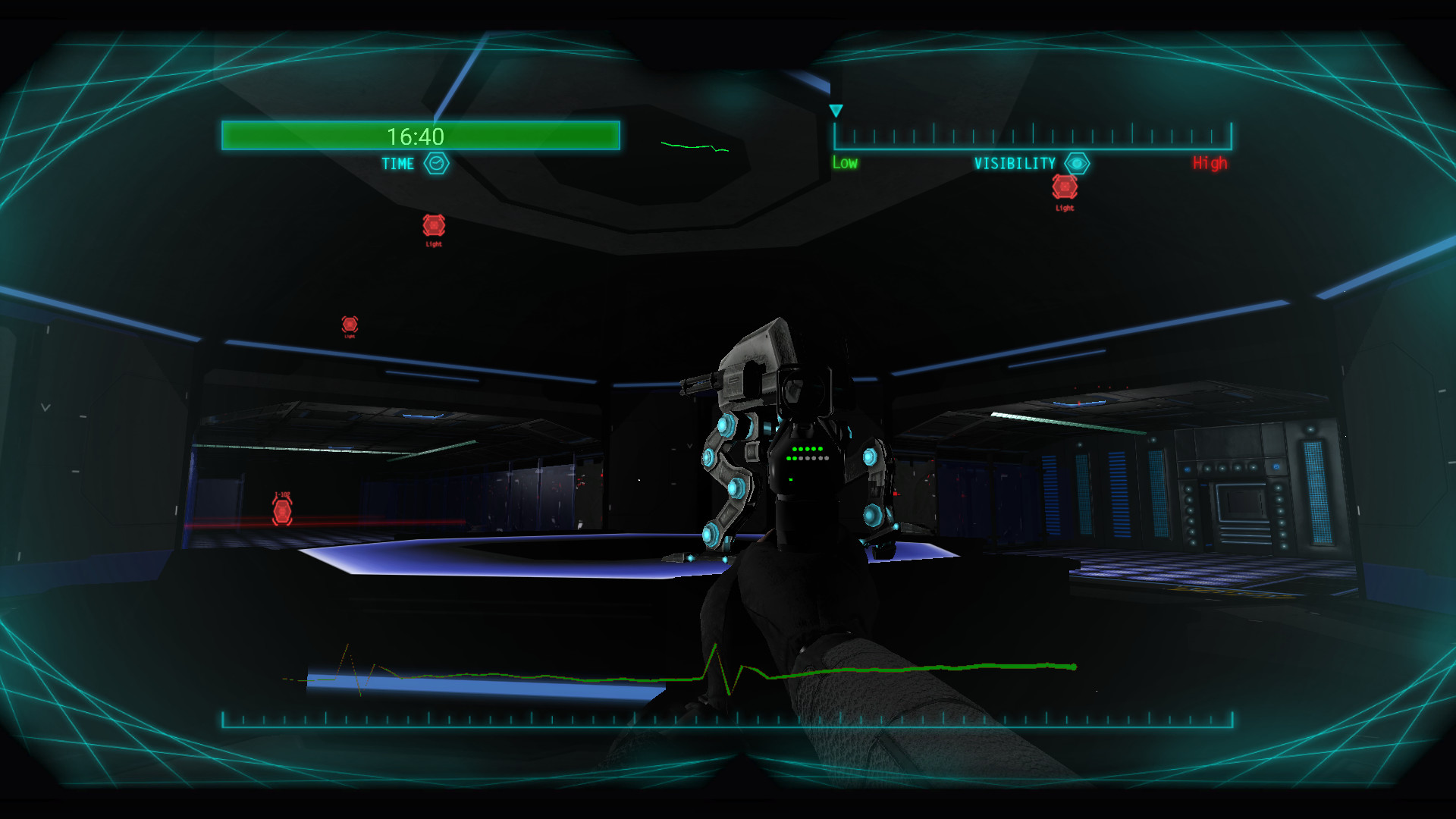Click the hexagonal clock icon beside TIME
Viewport: 1456px width, 819px height.
coord(436,163)
